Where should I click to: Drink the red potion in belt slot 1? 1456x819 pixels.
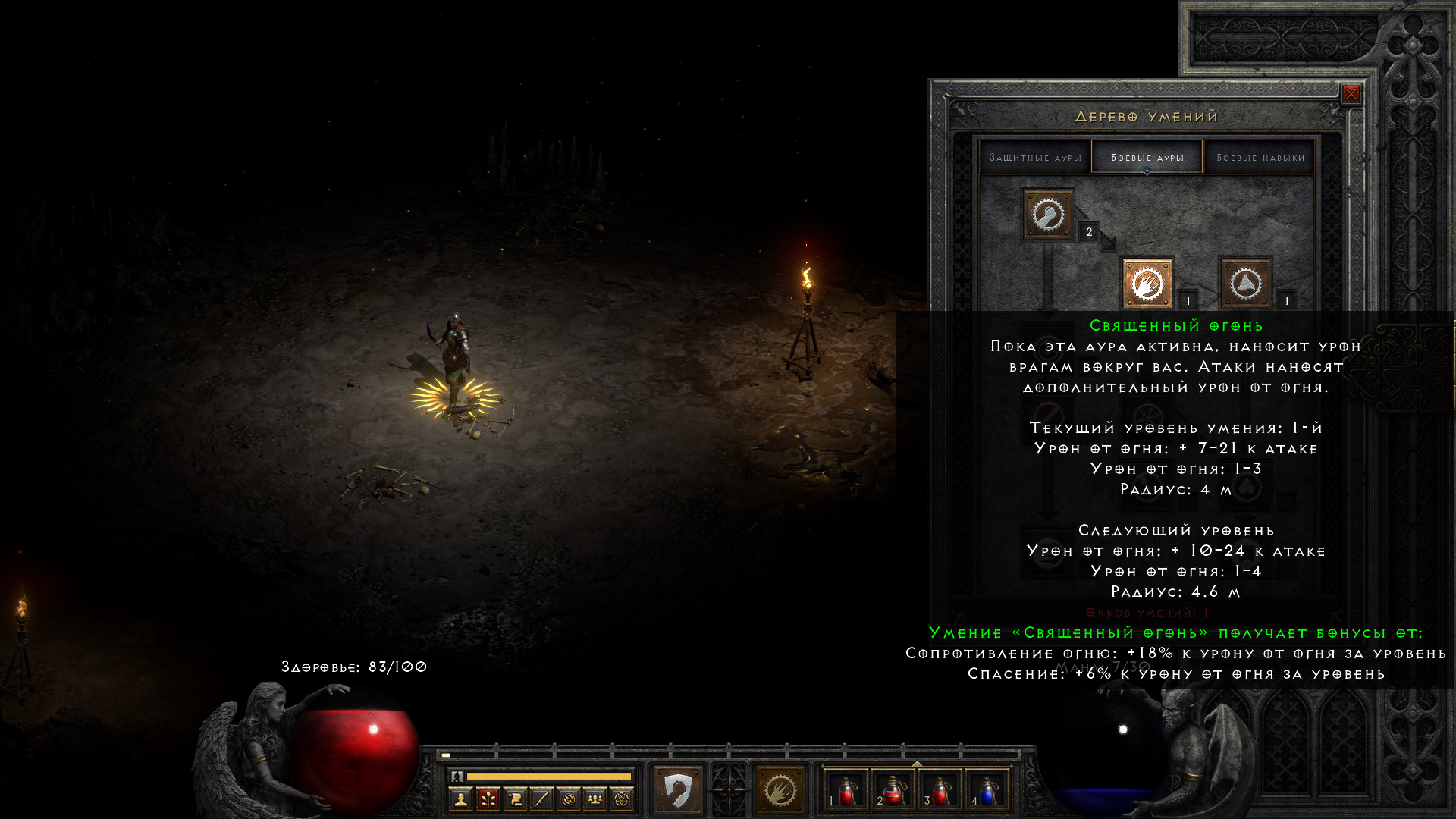846,792
